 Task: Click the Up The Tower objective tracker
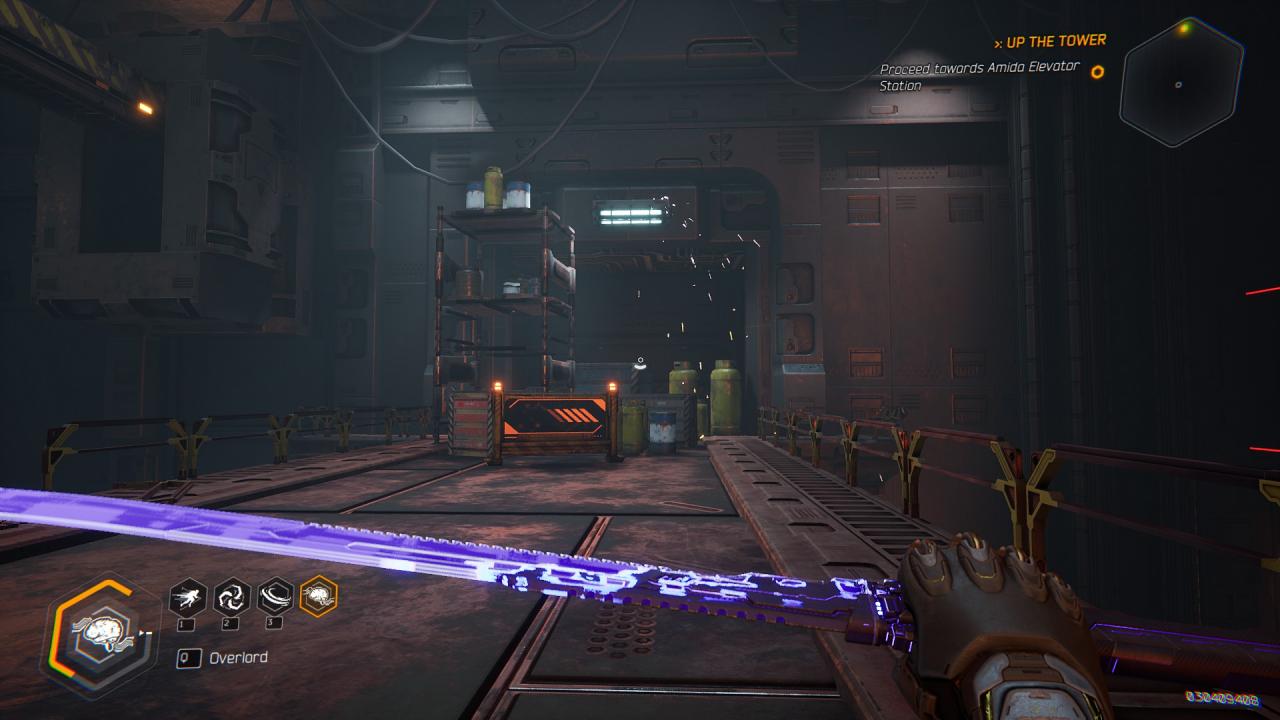(1050, 41)
